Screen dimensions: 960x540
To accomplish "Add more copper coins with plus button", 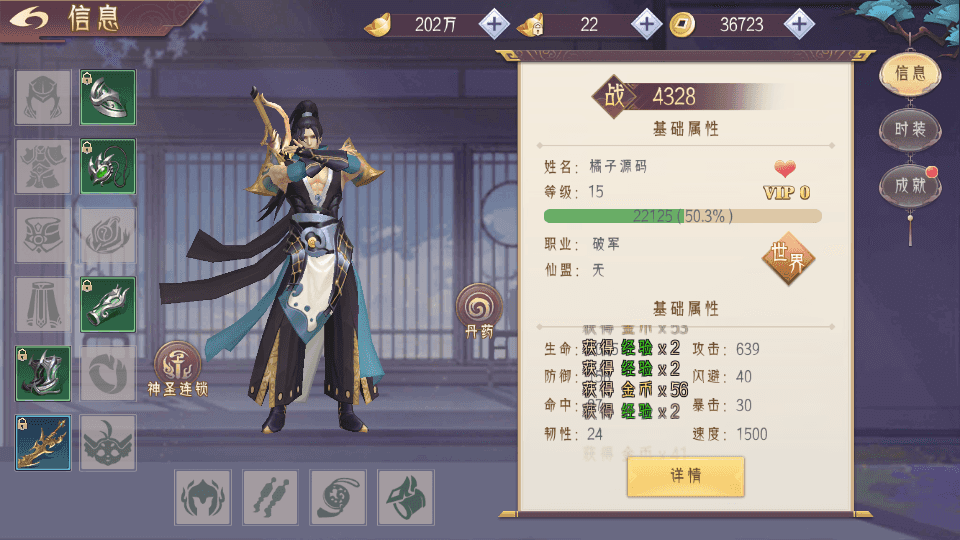I will [x=798, y=24].
